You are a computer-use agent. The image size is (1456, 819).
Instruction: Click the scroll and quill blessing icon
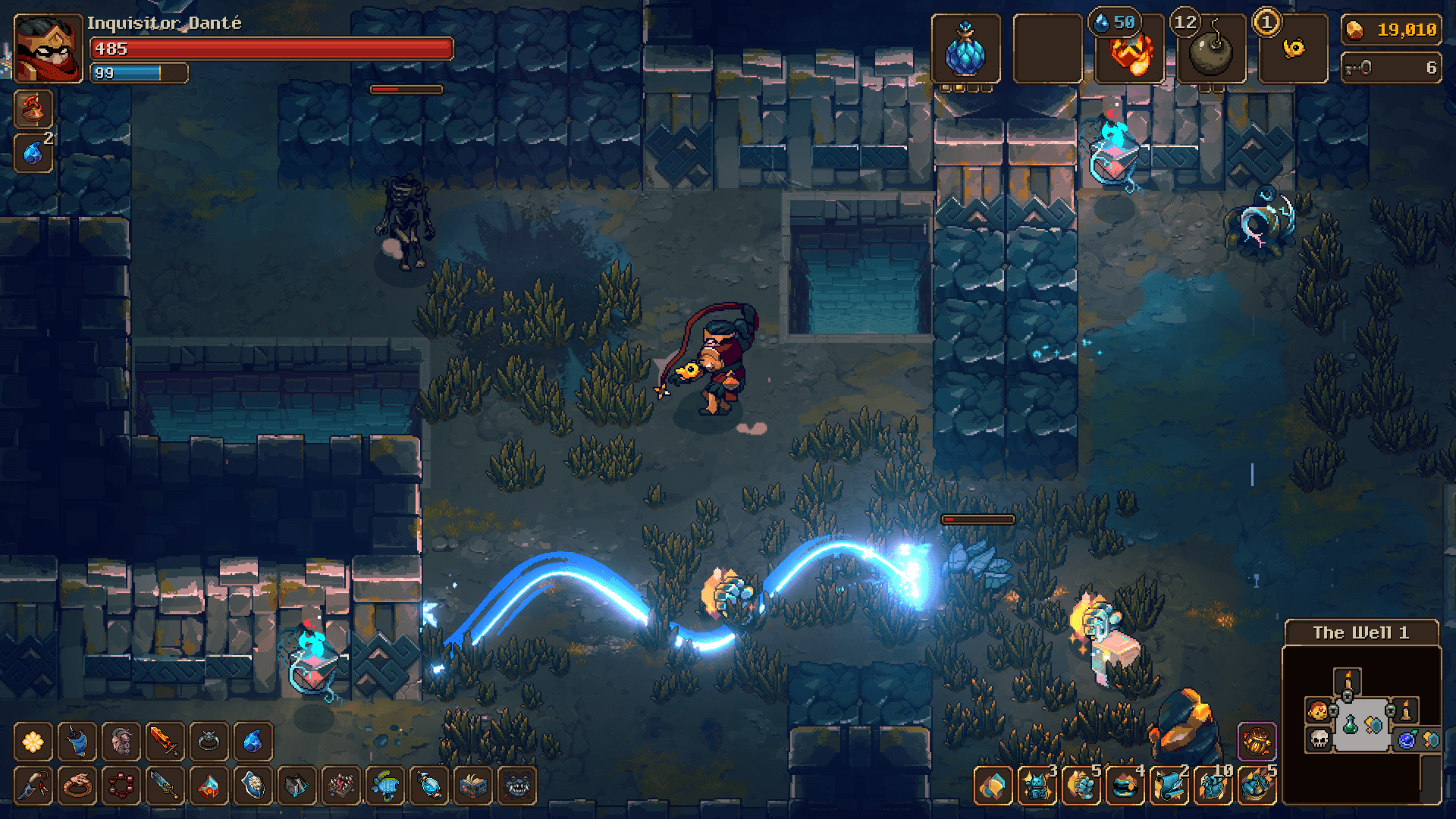coord(1169,785)
